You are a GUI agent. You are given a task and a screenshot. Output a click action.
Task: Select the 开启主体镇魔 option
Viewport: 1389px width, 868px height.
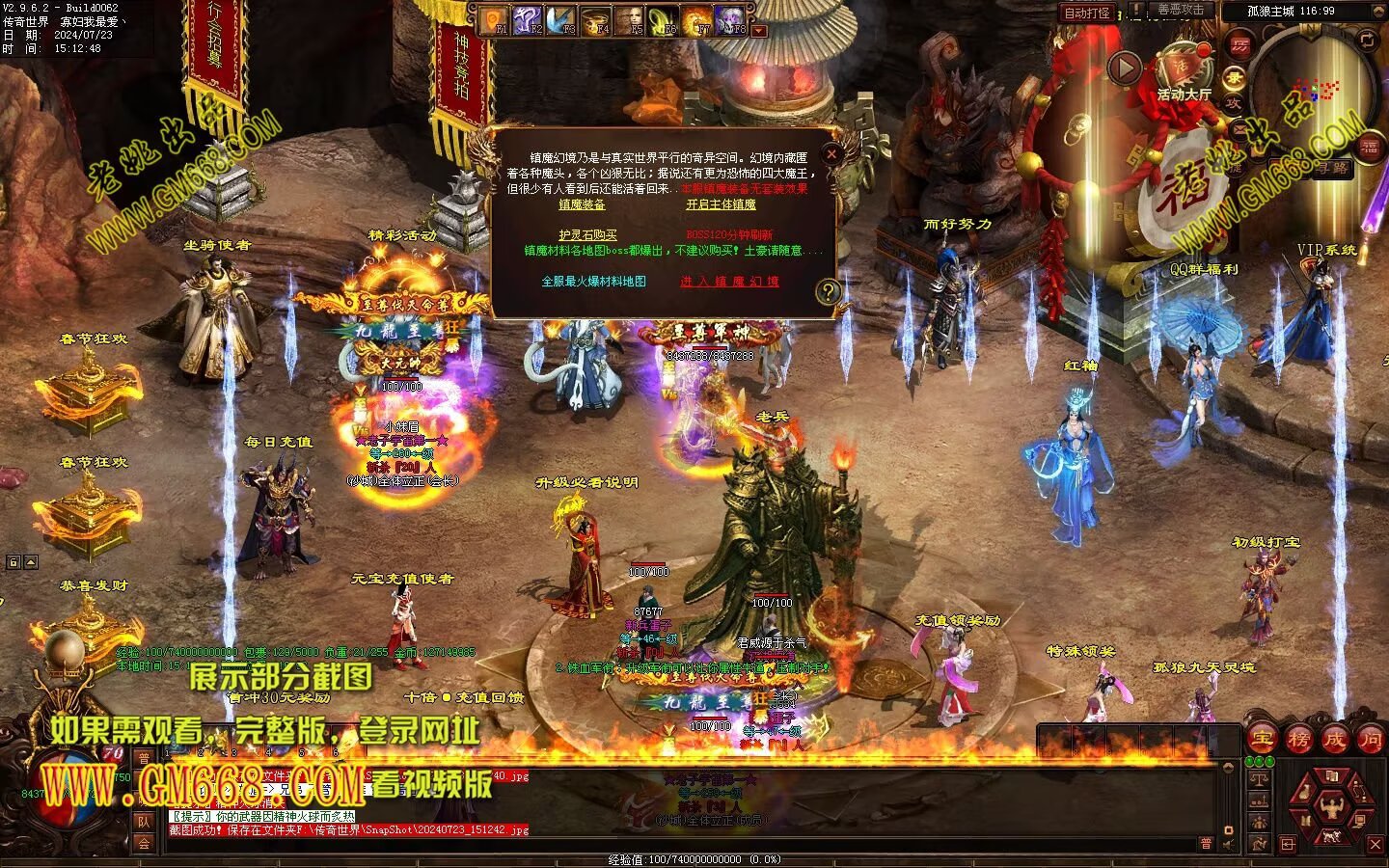(721, 205)
